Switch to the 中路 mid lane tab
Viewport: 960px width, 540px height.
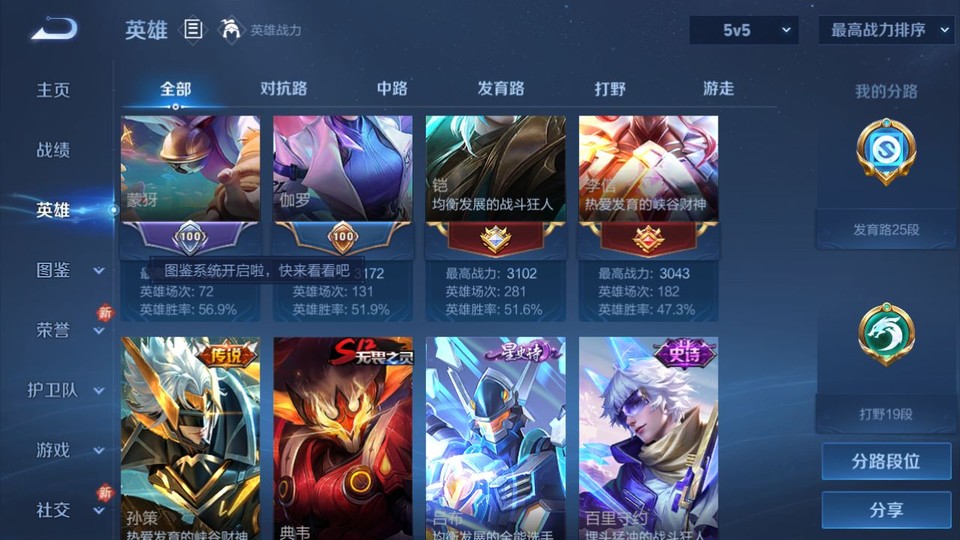(392, 89)
